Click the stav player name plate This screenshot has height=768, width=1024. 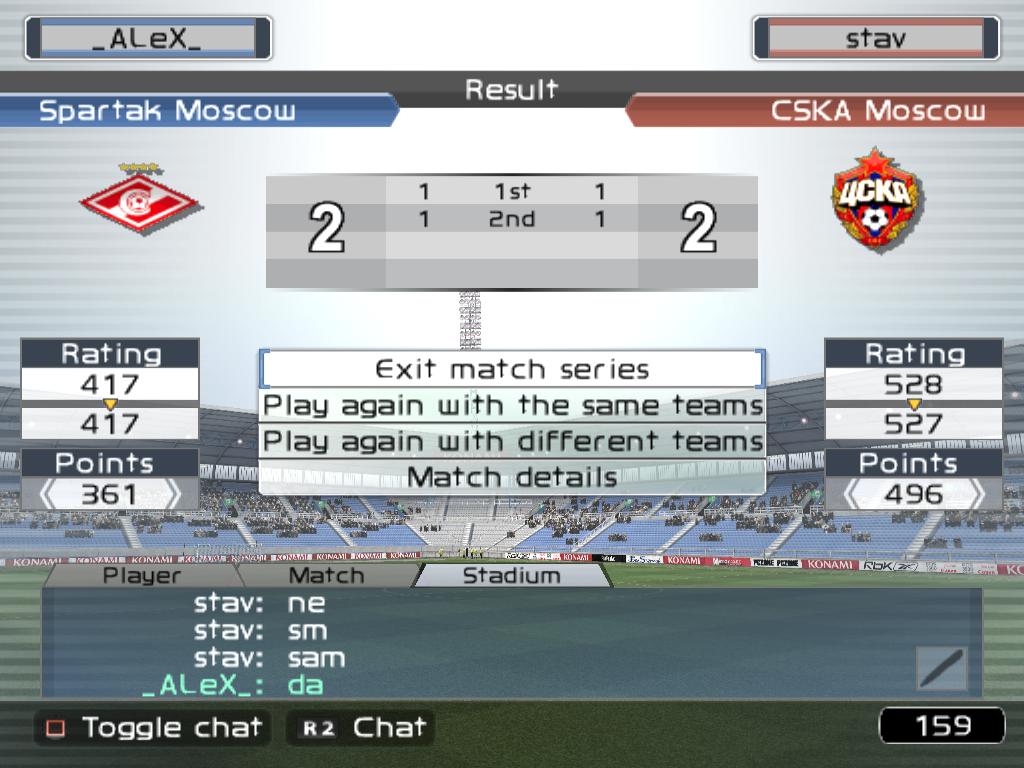[x=876, y=38]
